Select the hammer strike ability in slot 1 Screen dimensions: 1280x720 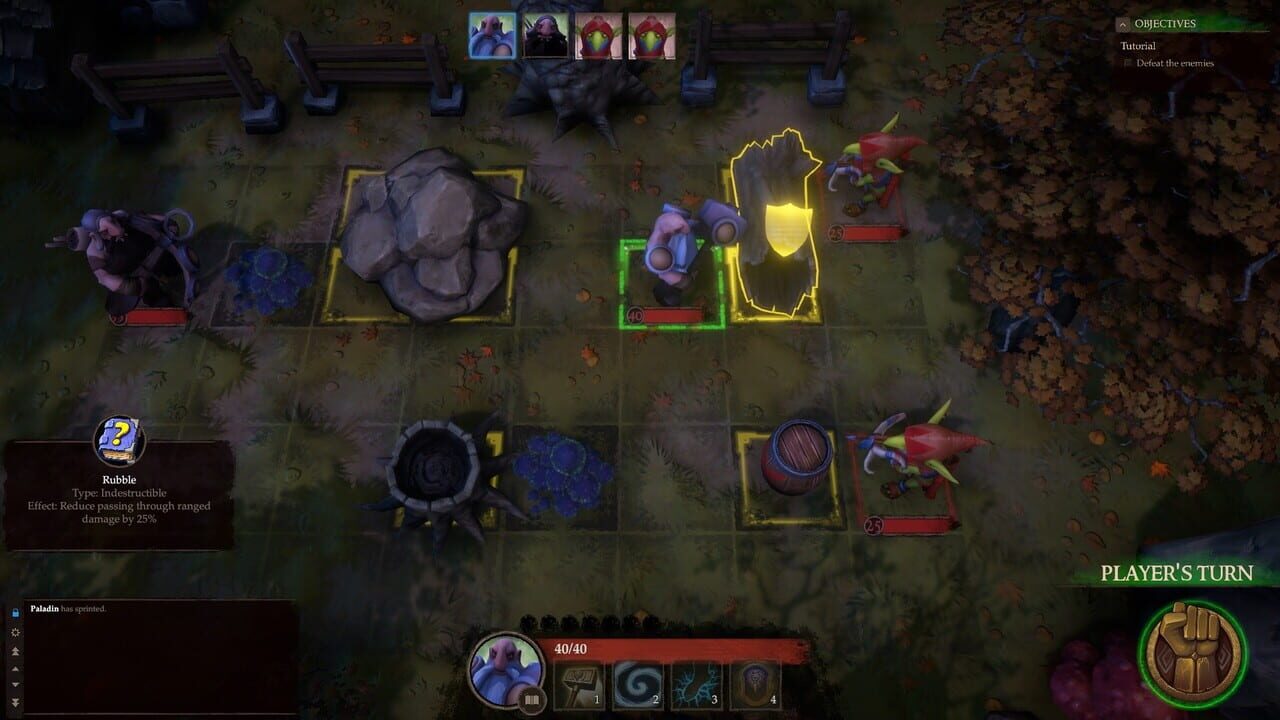coord(577,684)
